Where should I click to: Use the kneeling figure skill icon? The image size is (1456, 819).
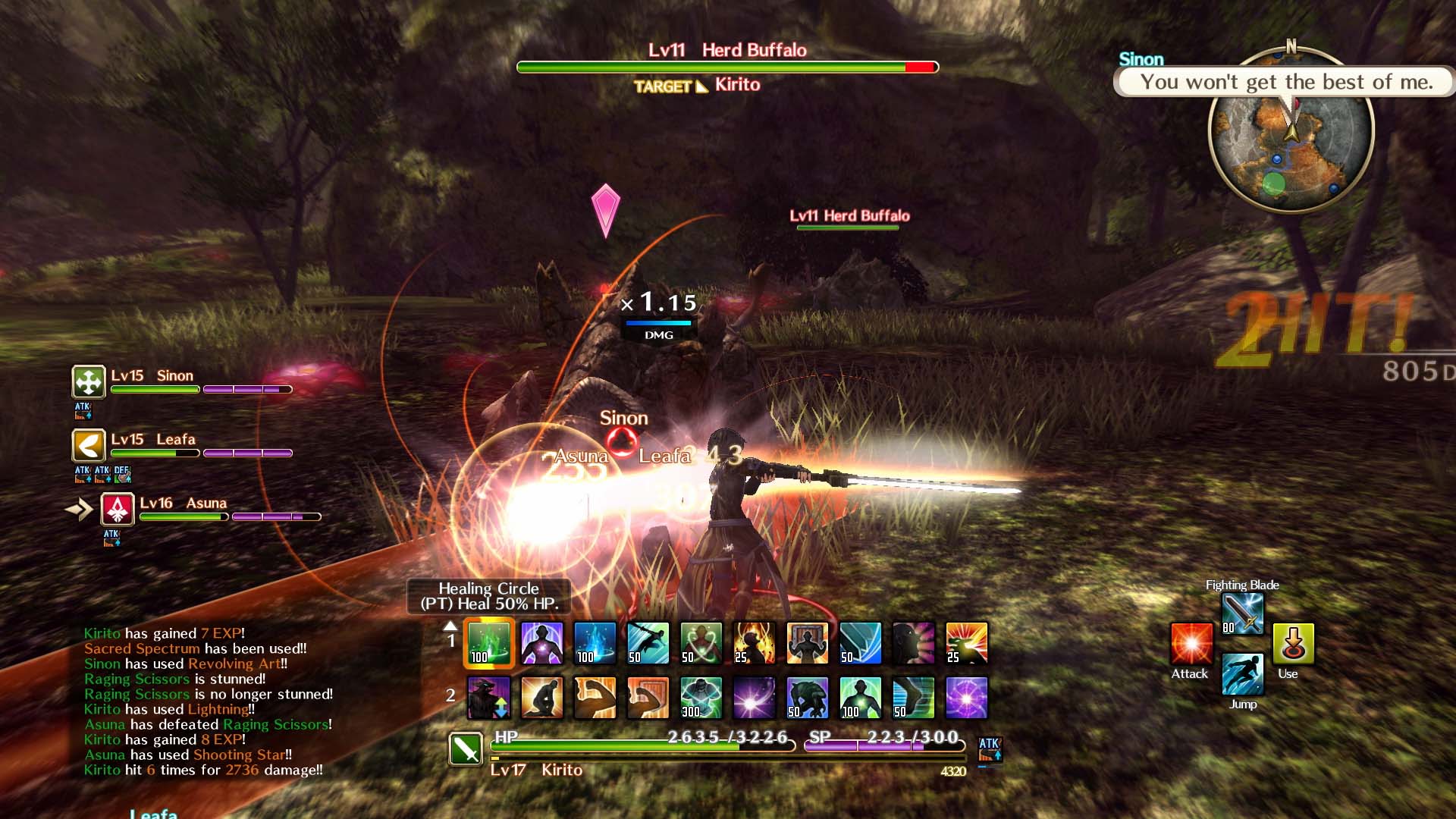point(542,698)
